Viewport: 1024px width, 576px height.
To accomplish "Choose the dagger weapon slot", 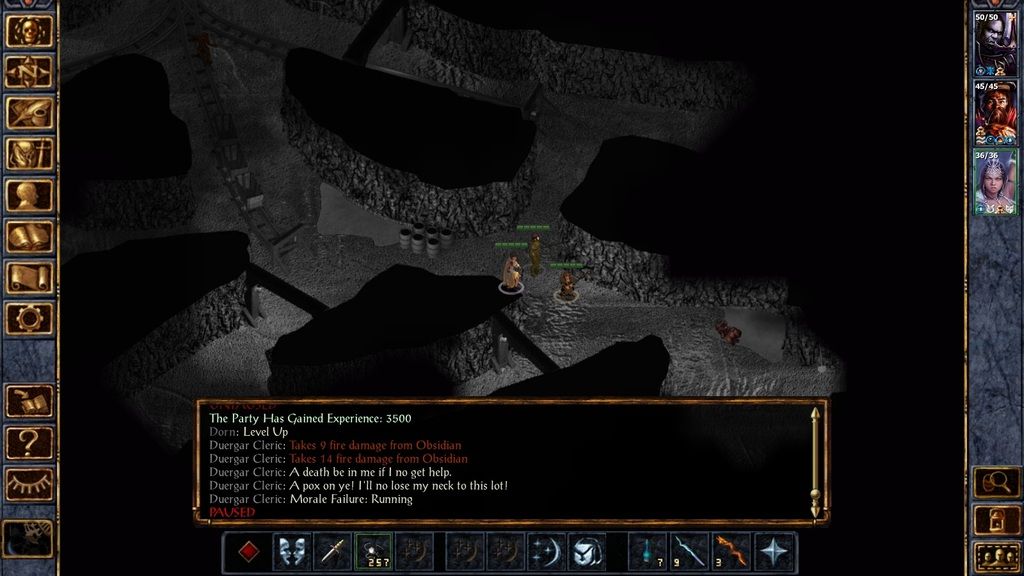I will (332, 552).
